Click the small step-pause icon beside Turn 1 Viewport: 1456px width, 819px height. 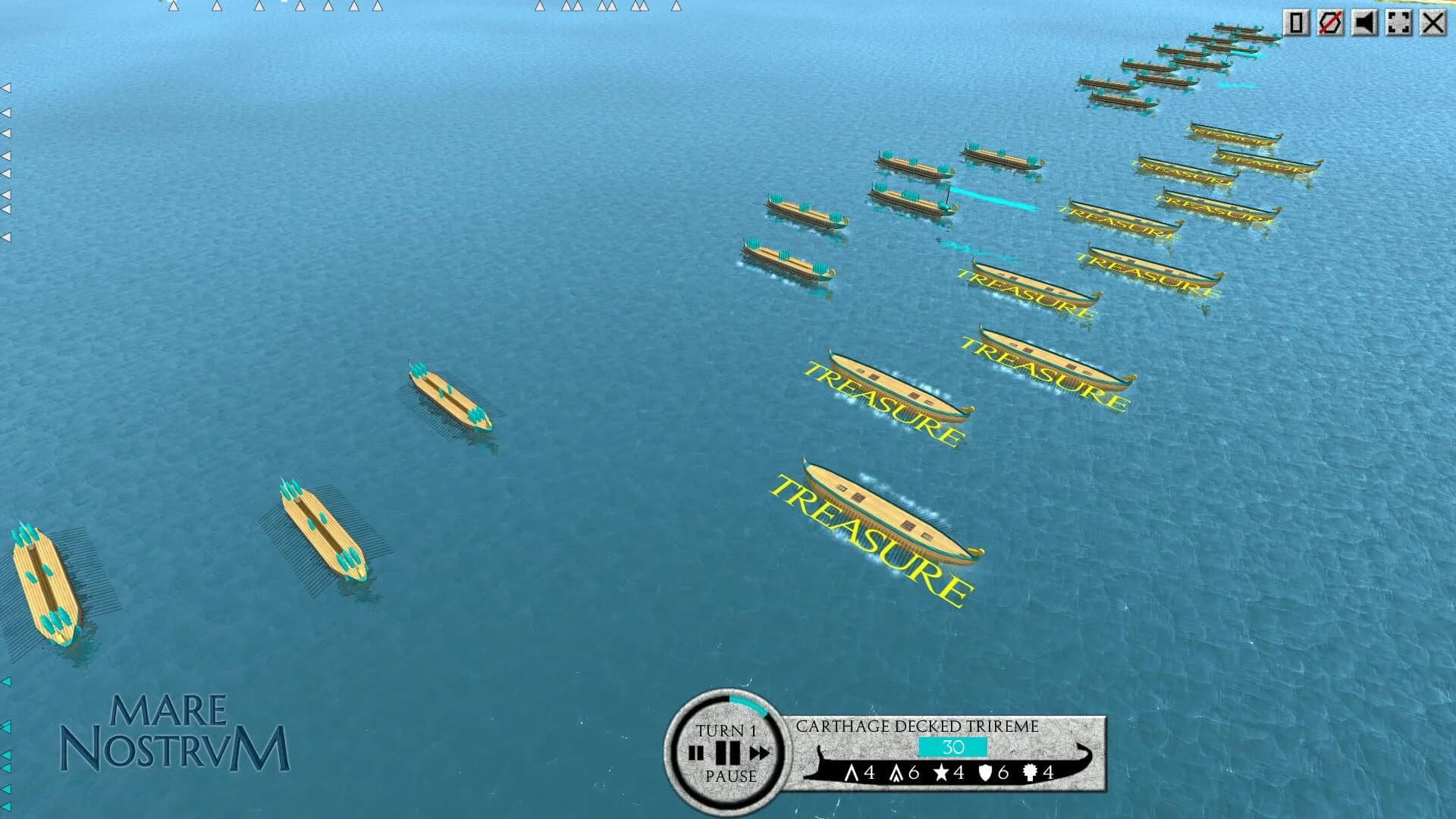695,752
